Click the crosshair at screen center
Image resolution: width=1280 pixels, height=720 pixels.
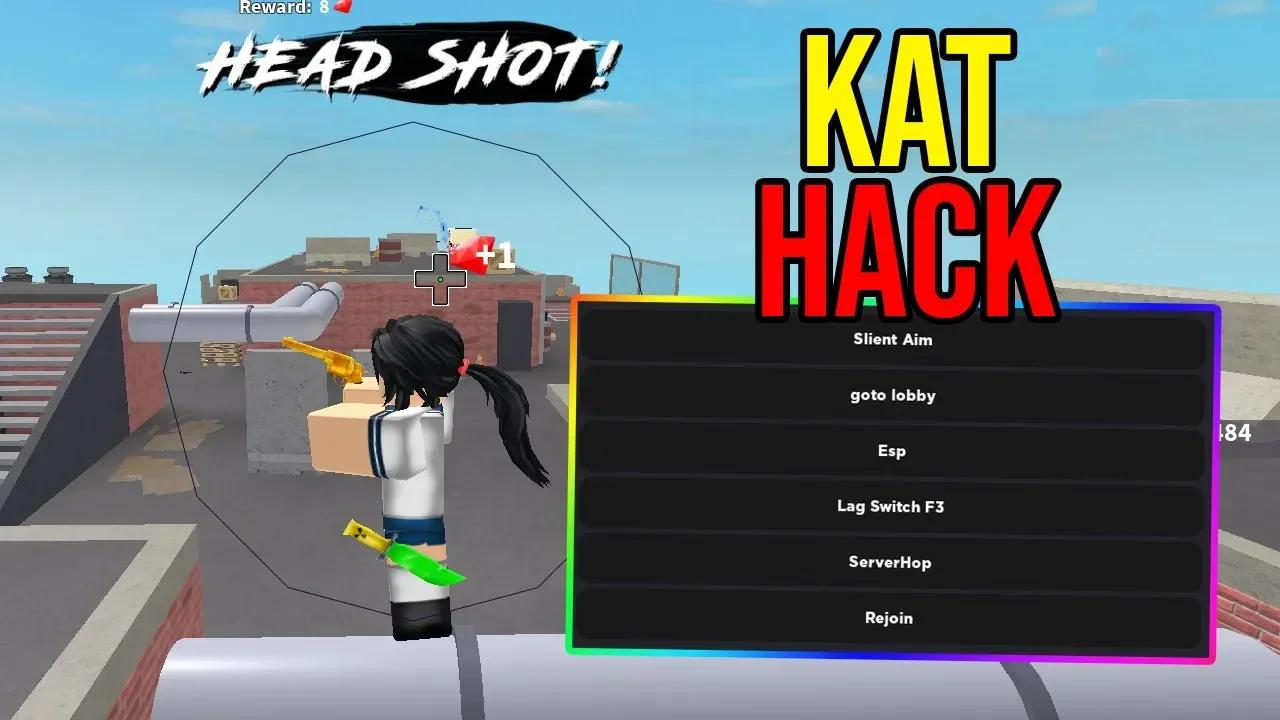pos(440,281)
